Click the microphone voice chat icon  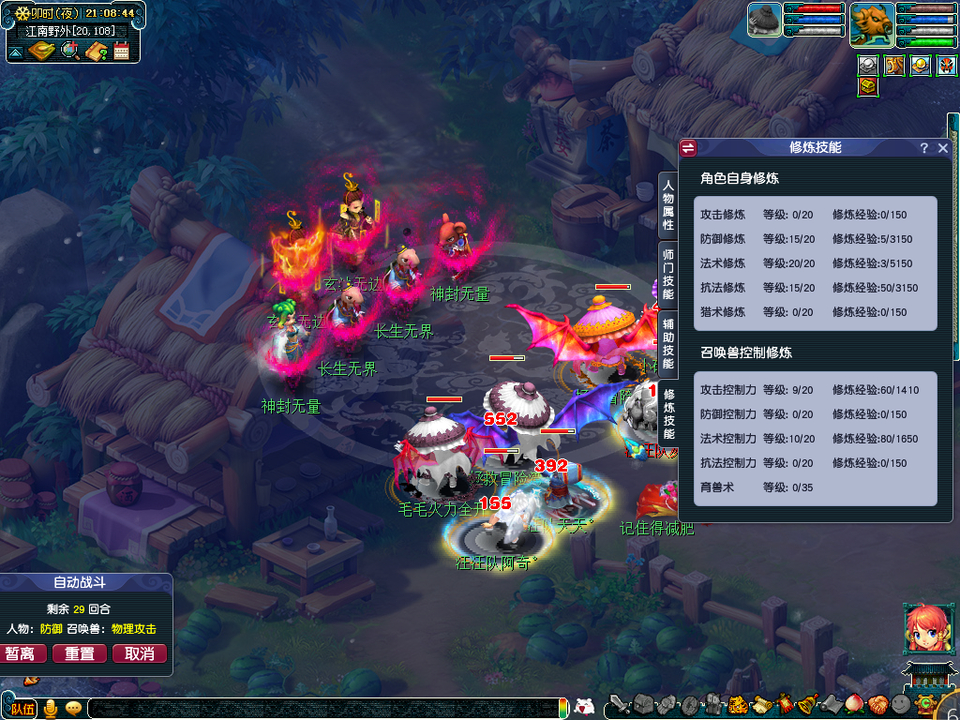(x=50, y=709)
